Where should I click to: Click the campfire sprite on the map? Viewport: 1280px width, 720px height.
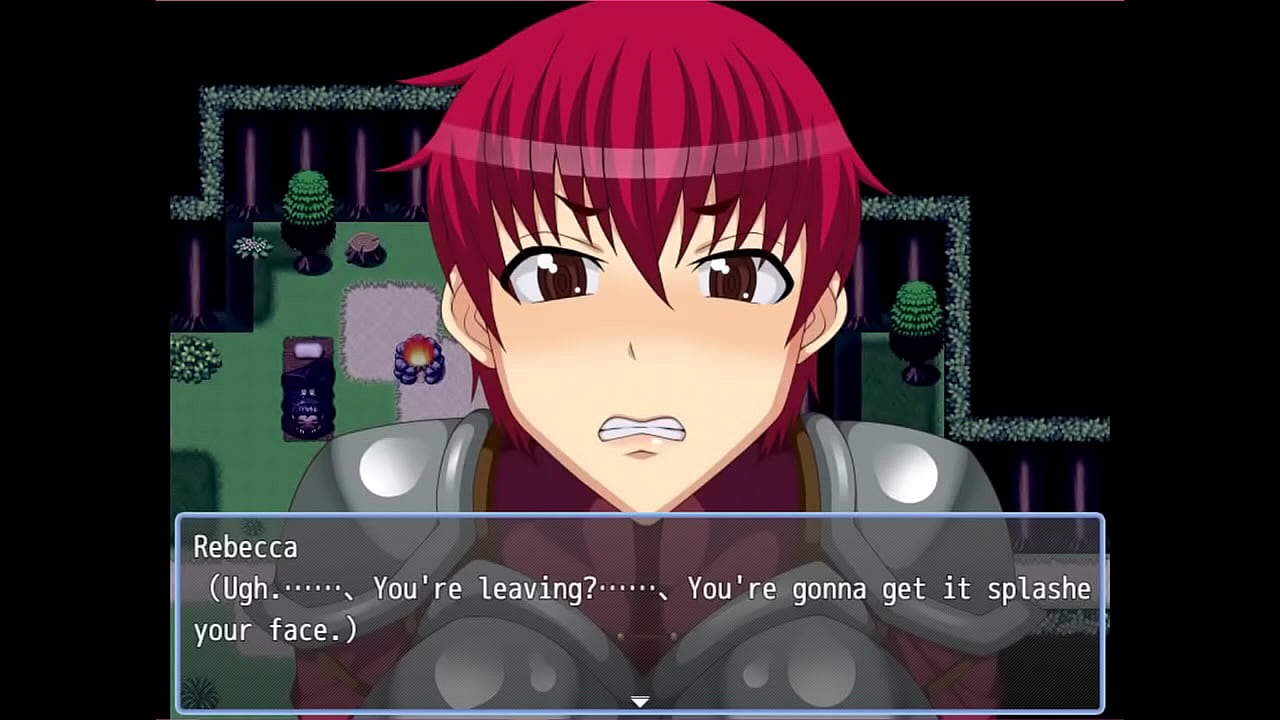point(420,355)
